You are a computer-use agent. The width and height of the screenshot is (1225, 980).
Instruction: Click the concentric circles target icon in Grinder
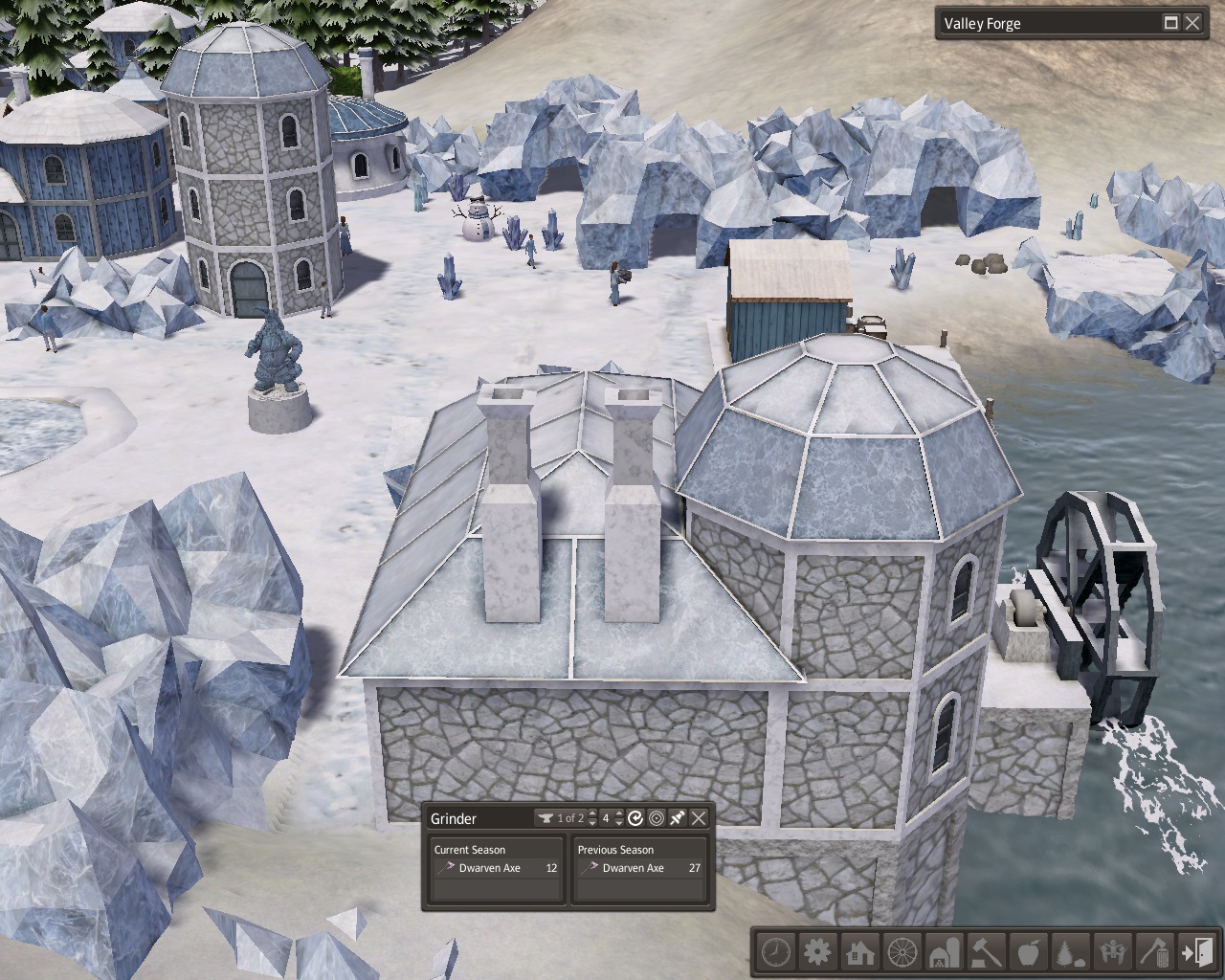(657, 818)
